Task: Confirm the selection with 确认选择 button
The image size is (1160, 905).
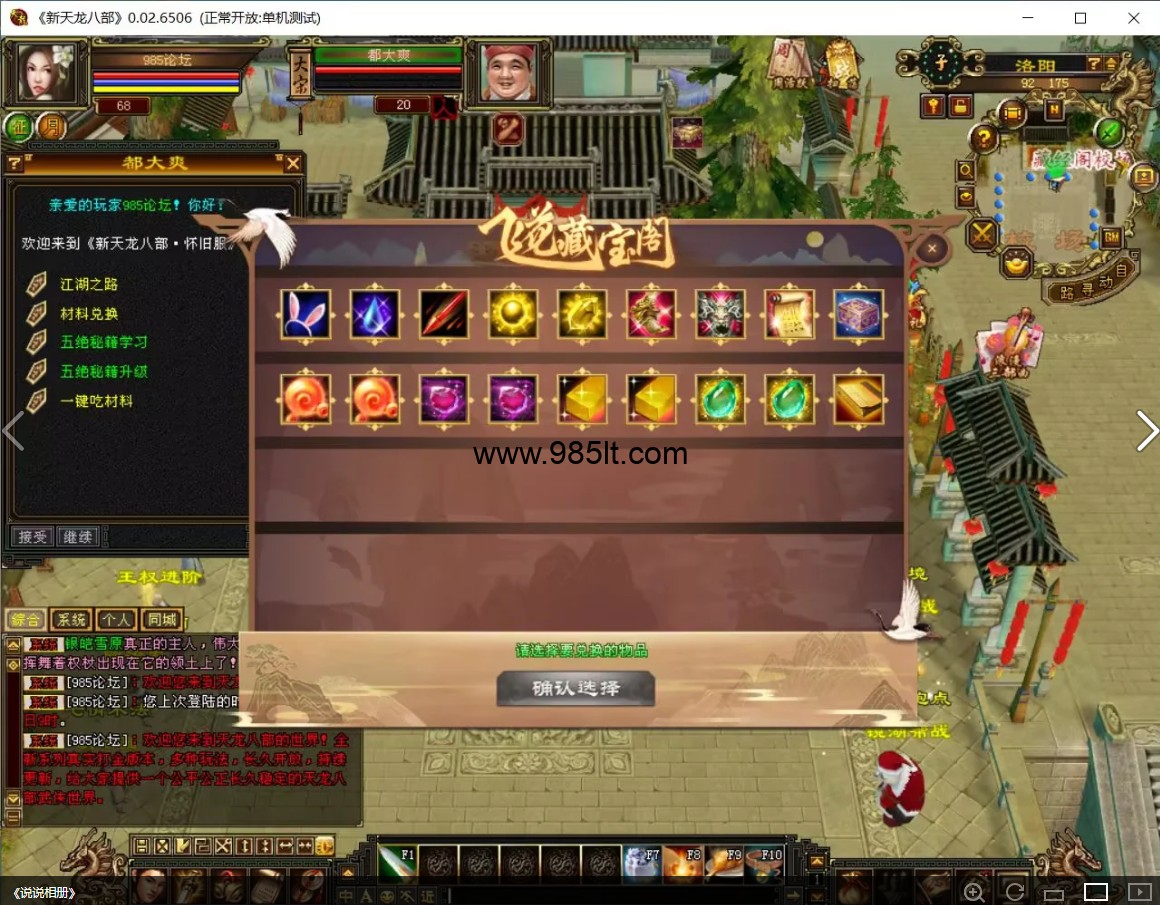Action: click(x=575, y=688)
